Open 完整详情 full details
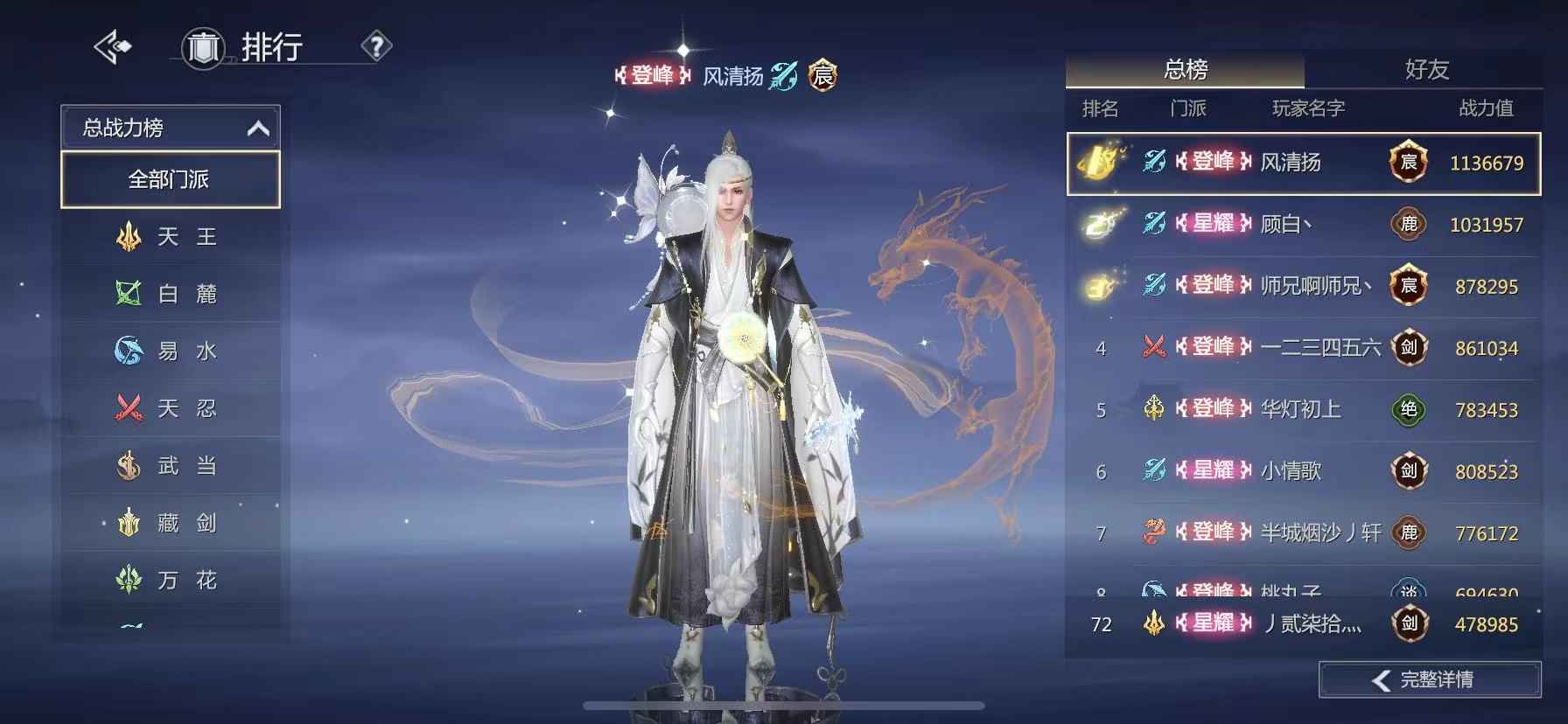Image resolution: width=1568 pixels, height=724 pixels. (1429, 679)
